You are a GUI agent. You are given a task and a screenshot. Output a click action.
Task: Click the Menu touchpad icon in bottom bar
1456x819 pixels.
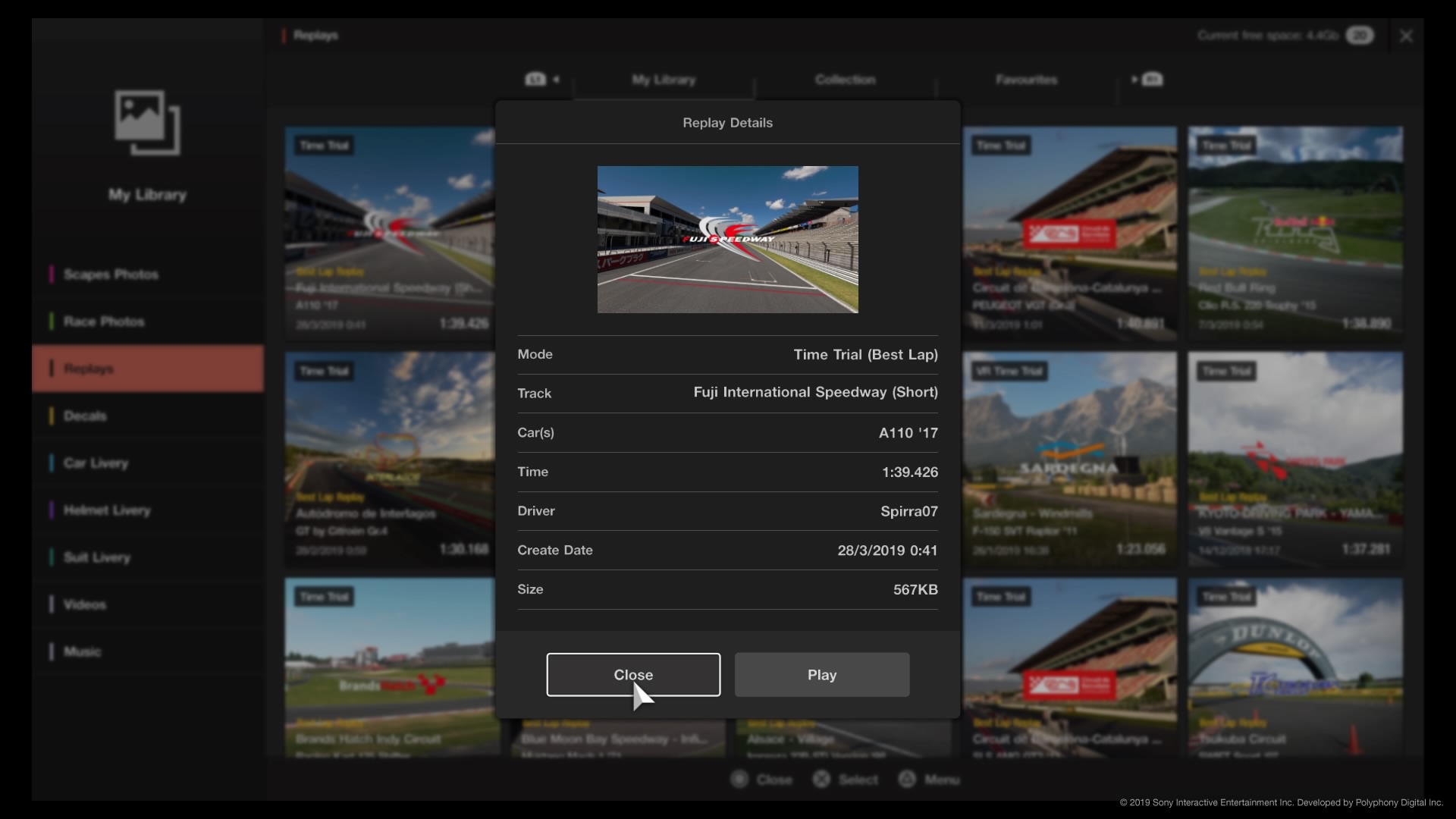coord(908,779)
